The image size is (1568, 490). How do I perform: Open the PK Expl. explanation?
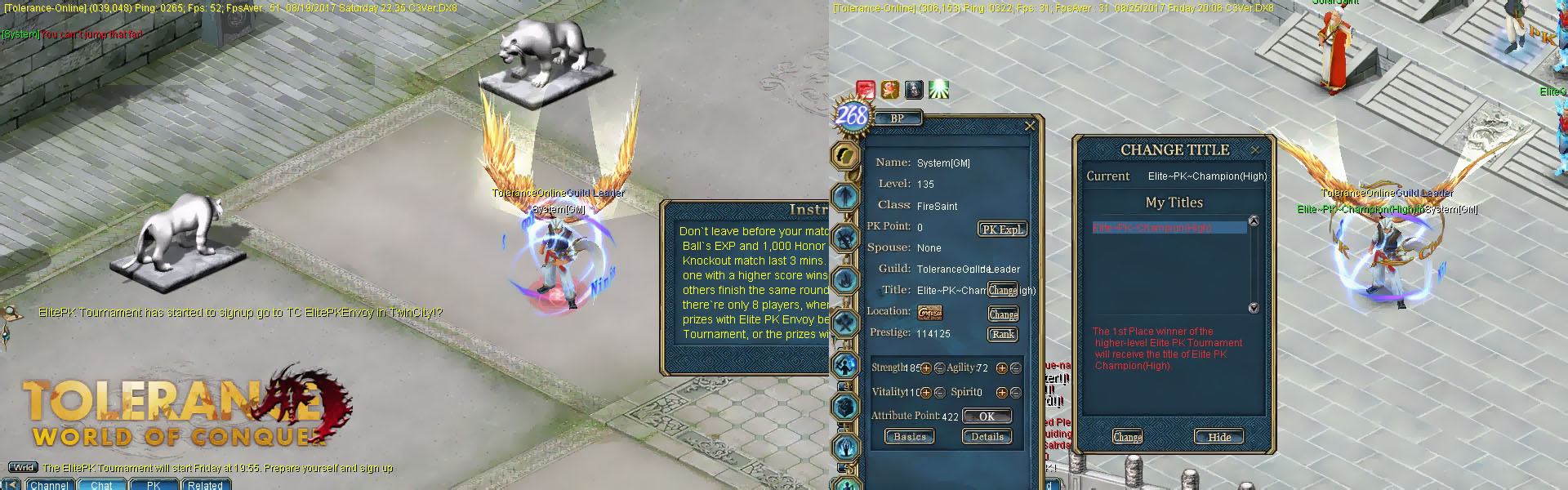tap(1002, 229)
